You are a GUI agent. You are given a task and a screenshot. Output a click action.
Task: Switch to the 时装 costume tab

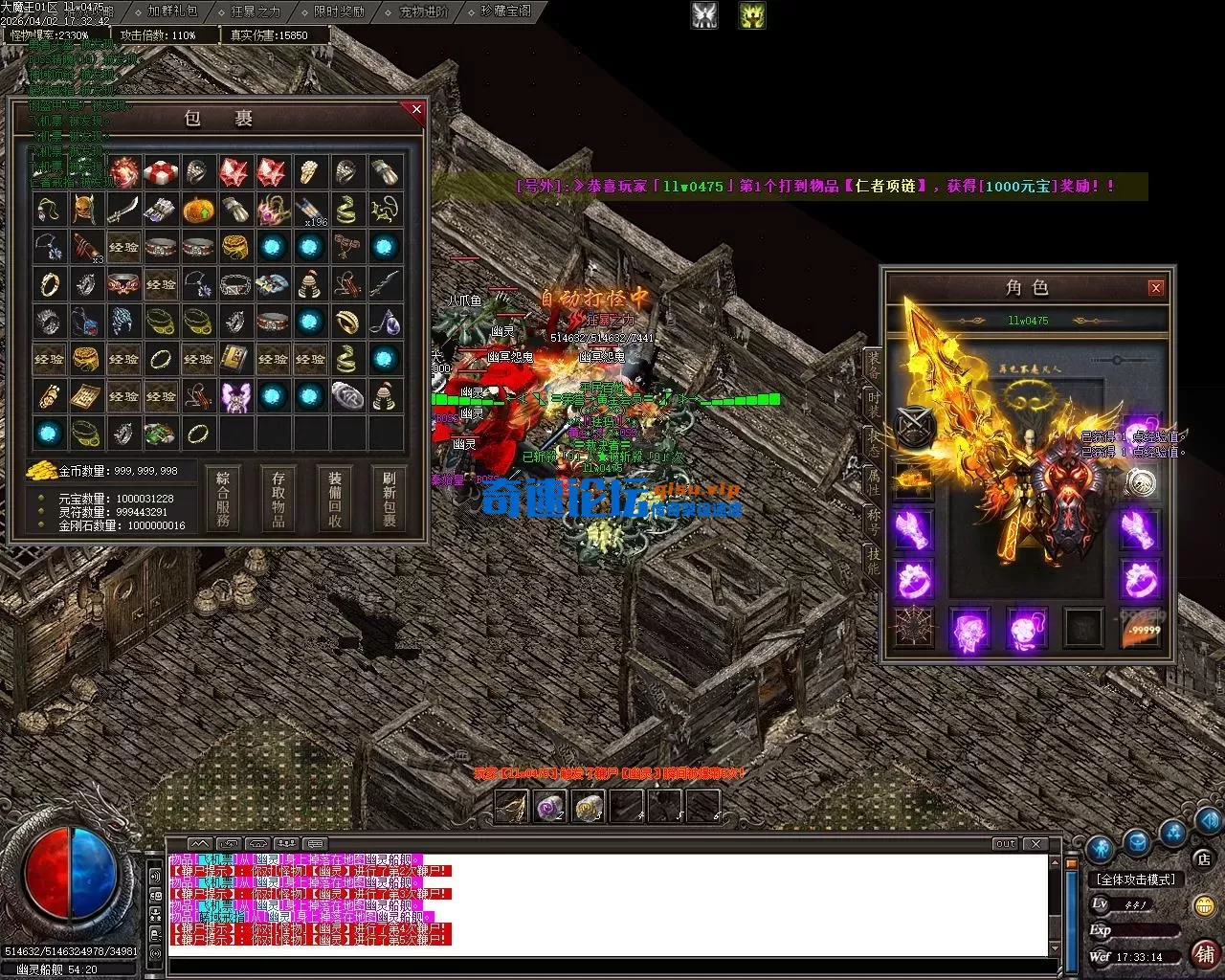[x=873, y=403]
